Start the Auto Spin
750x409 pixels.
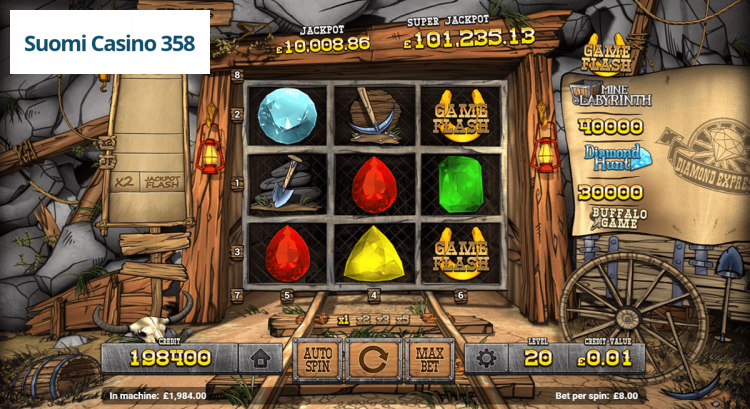pyautogui.click(x=316, y=358)
